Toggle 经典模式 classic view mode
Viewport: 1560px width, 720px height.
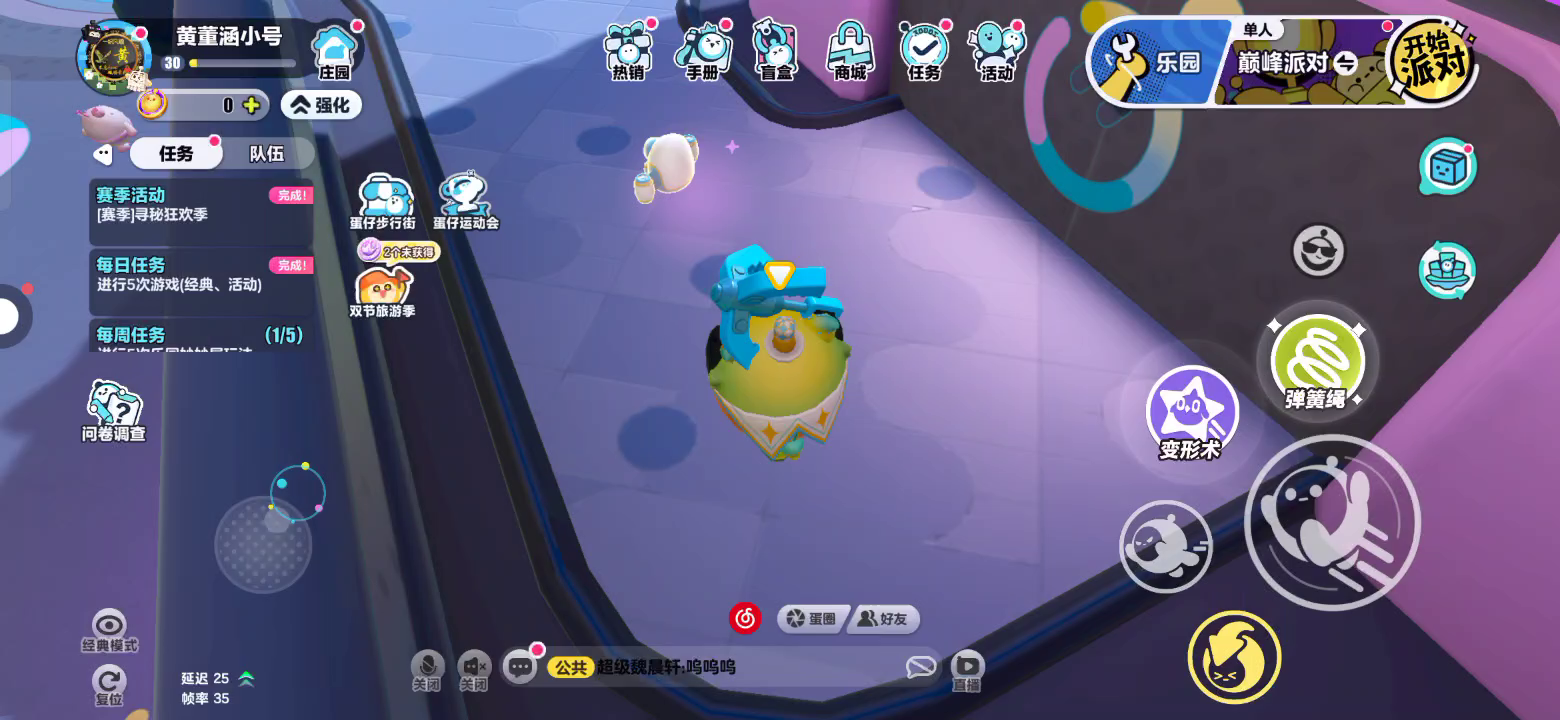click(109, 630)
